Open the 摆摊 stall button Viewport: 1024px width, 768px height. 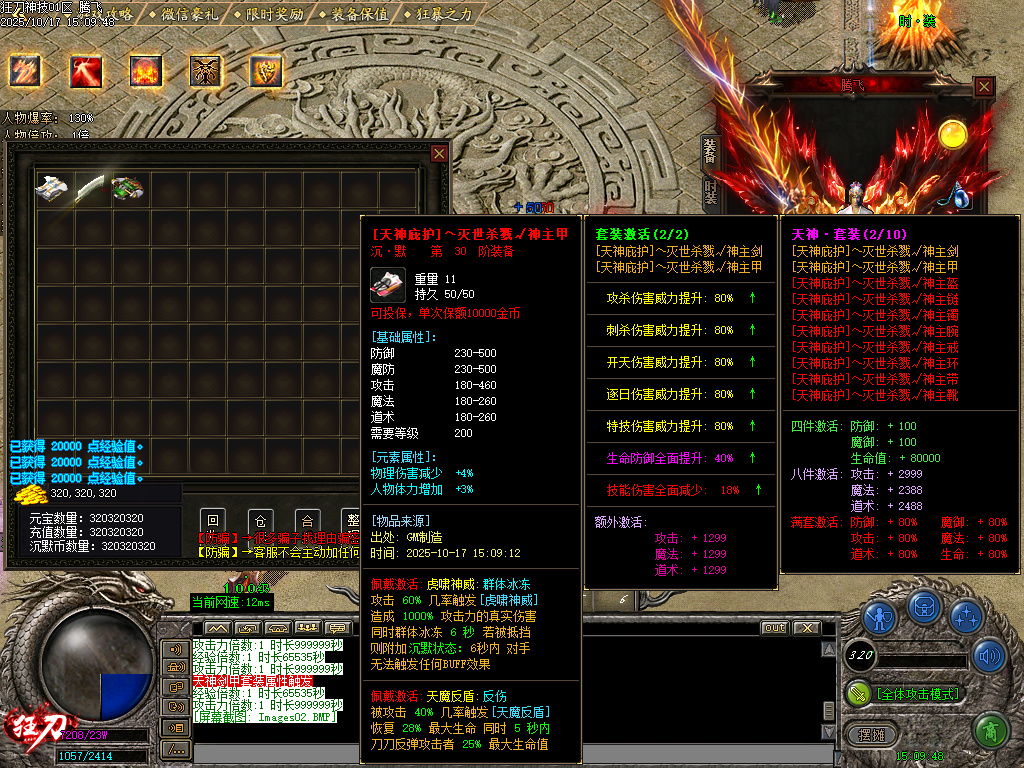click(873, 735)
